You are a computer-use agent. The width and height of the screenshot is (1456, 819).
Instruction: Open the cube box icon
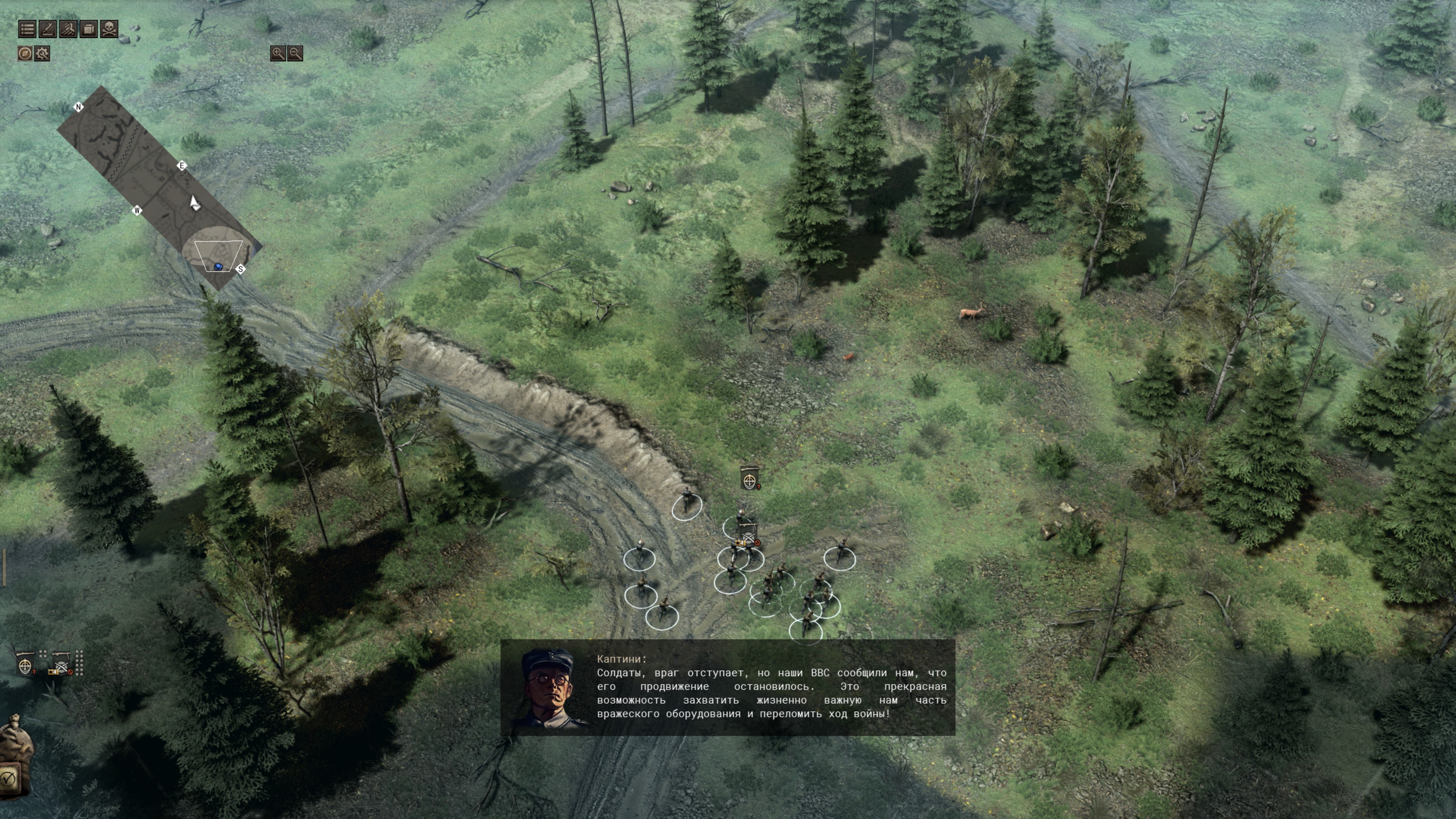click(89, 29)
